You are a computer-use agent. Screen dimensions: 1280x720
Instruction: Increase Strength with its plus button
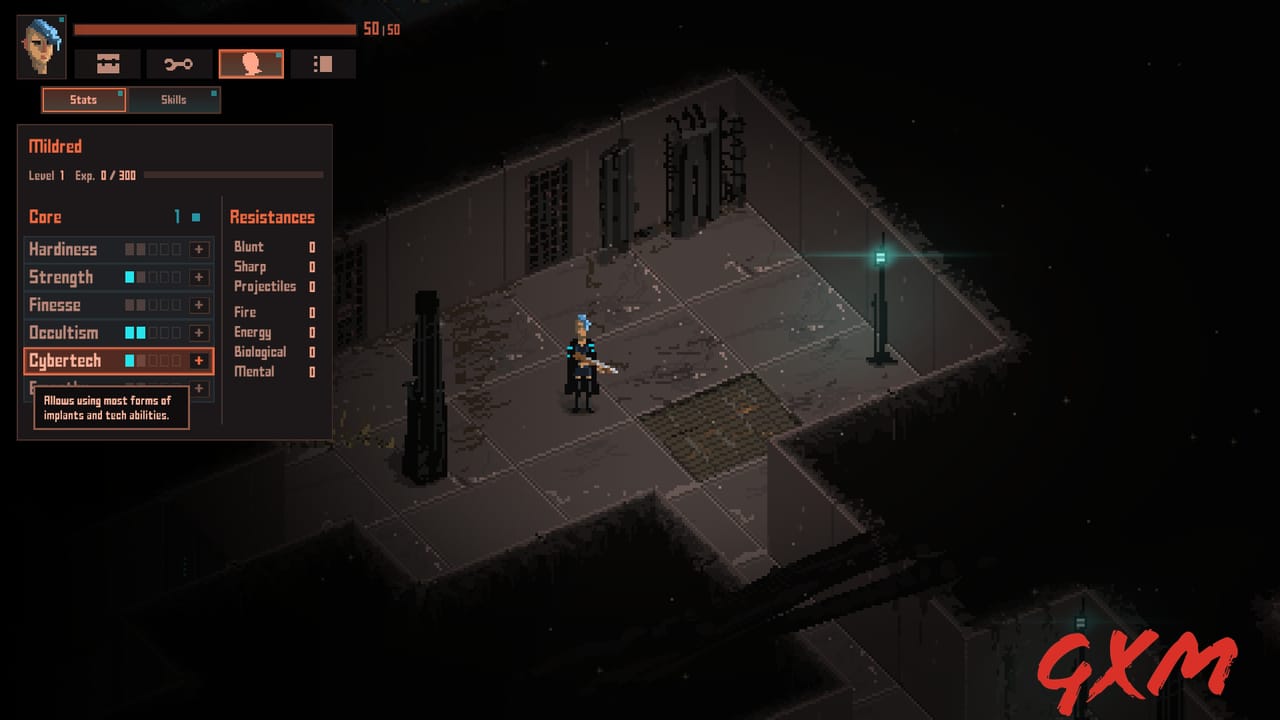(199, 277)
